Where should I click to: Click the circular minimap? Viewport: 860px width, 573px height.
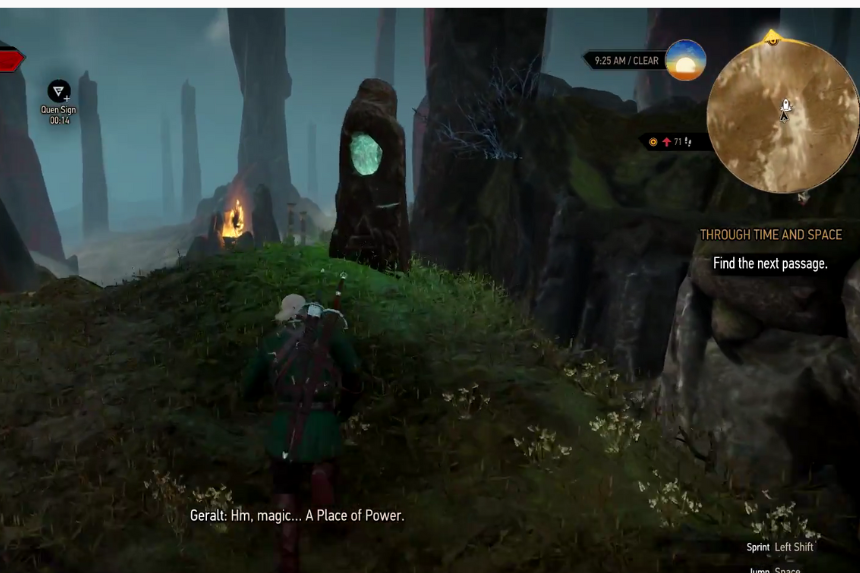[782, 115]
